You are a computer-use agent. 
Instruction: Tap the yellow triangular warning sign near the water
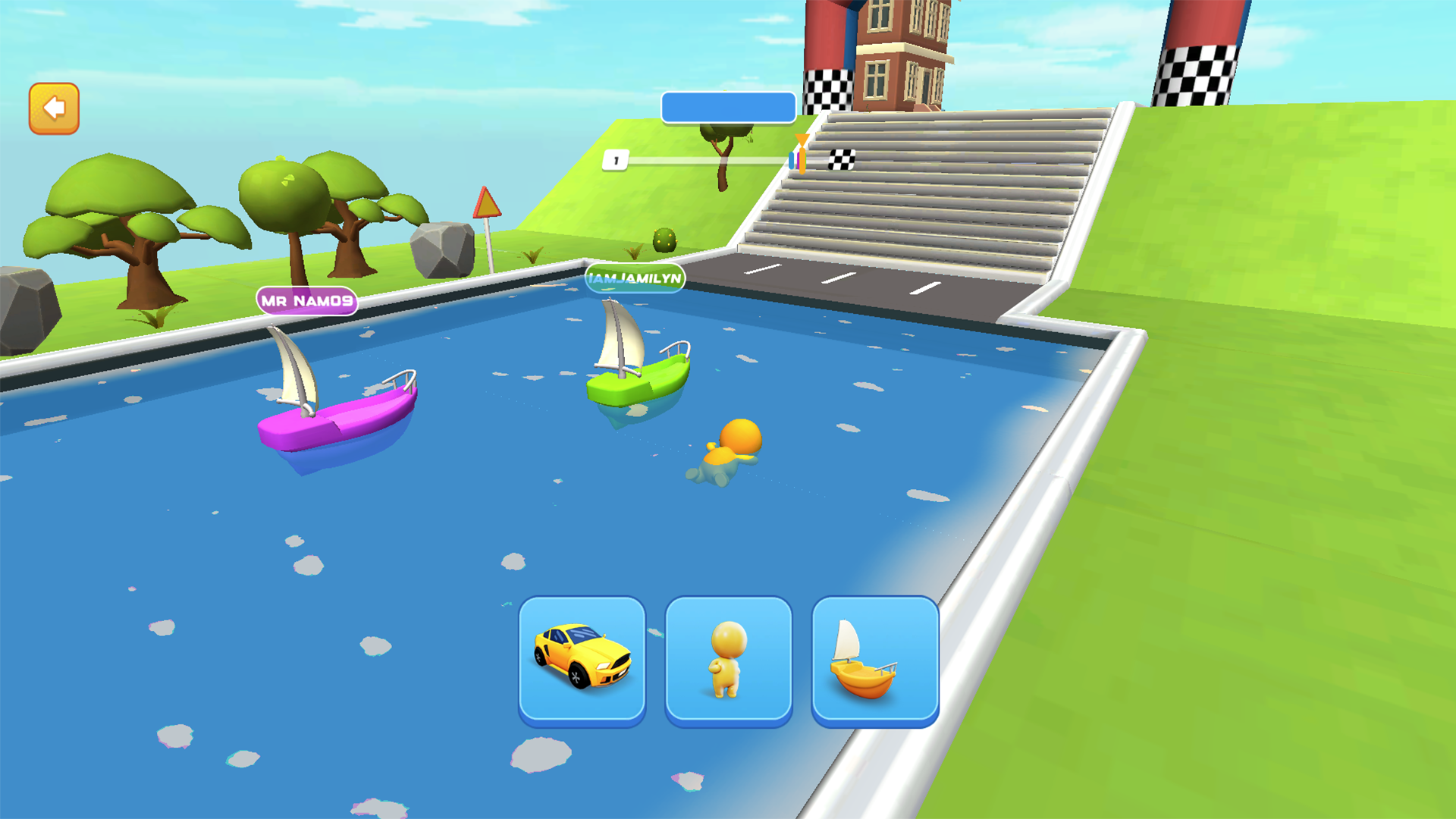(486, 205)
